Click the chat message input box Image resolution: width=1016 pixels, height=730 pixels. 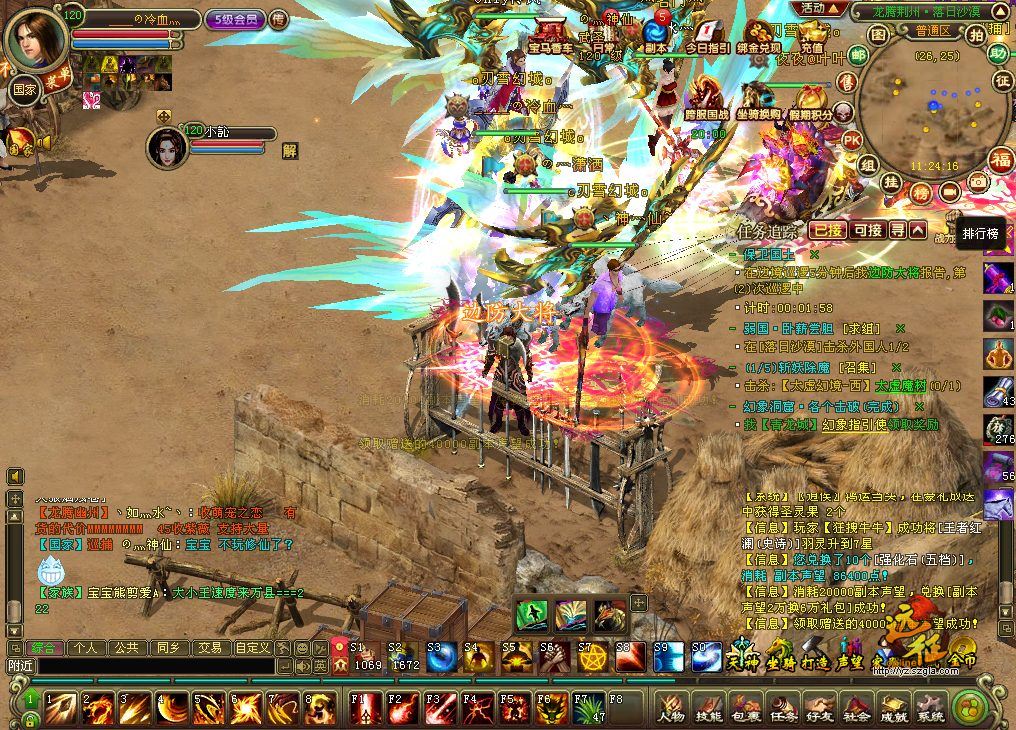(150, 665)
